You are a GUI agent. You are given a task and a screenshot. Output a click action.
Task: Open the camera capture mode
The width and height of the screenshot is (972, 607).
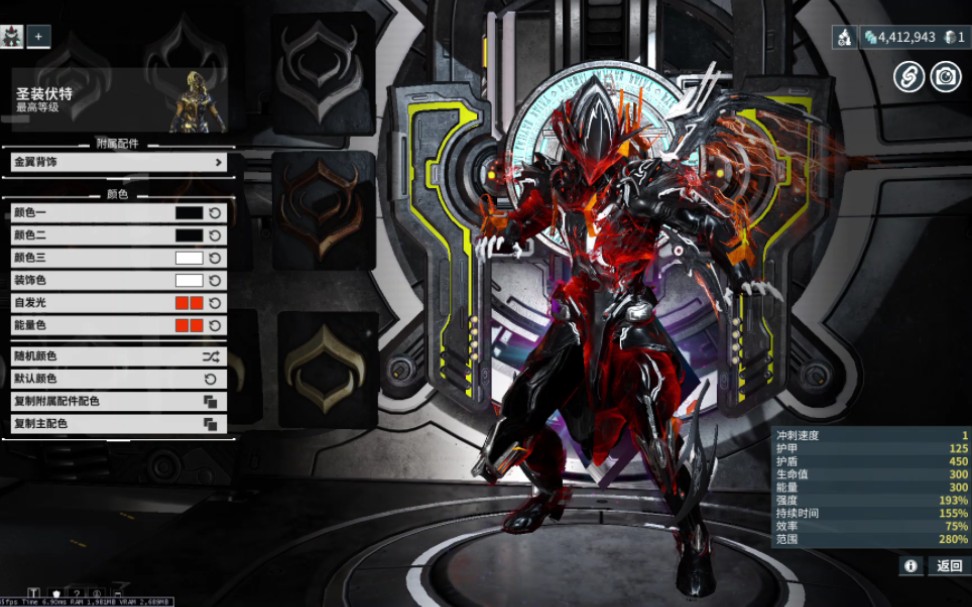tap(945, 77)
